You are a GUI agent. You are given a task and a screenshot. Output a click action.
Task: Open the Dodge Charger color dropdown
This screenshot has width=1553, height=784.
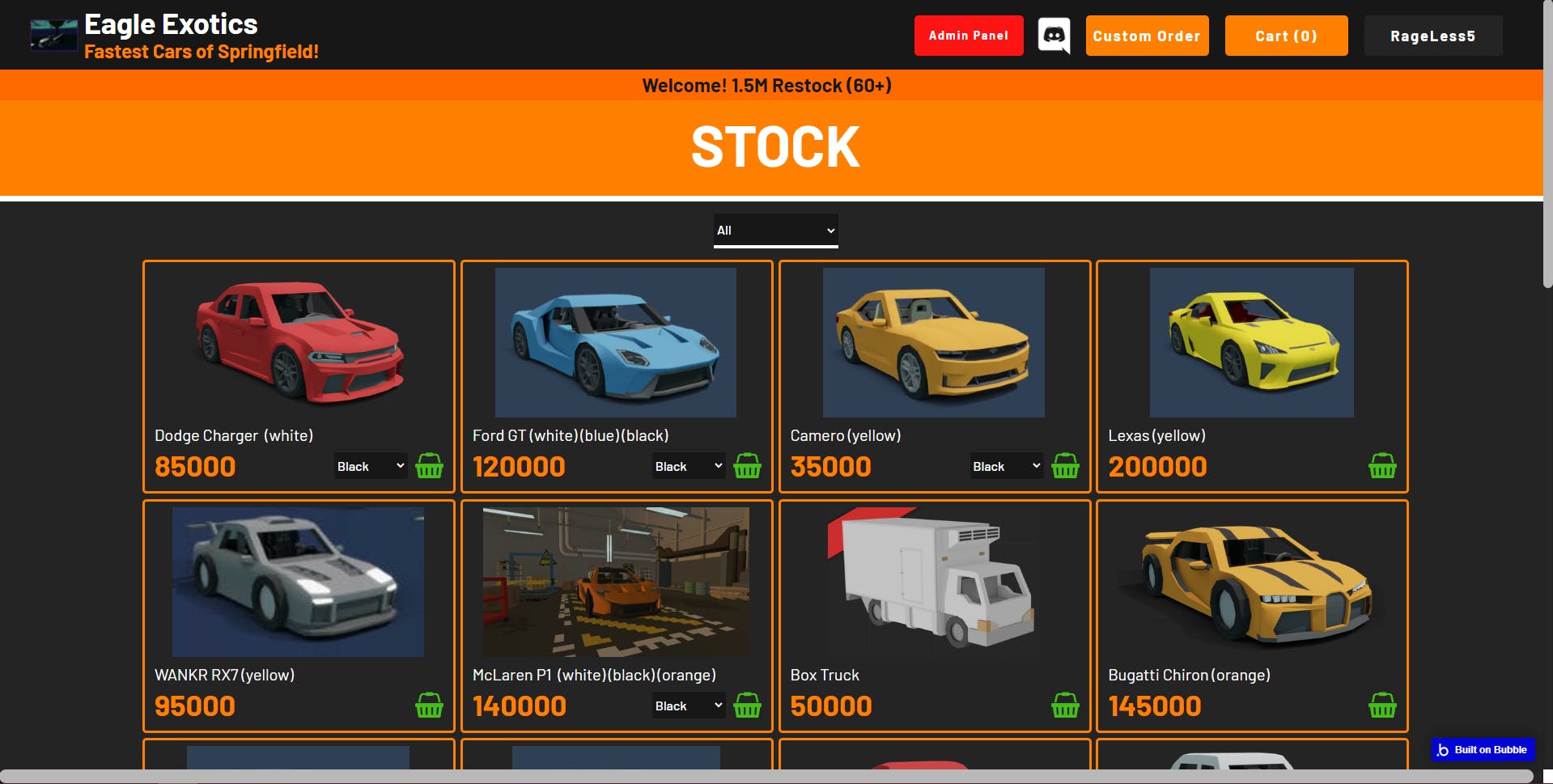tap(371, 466)
